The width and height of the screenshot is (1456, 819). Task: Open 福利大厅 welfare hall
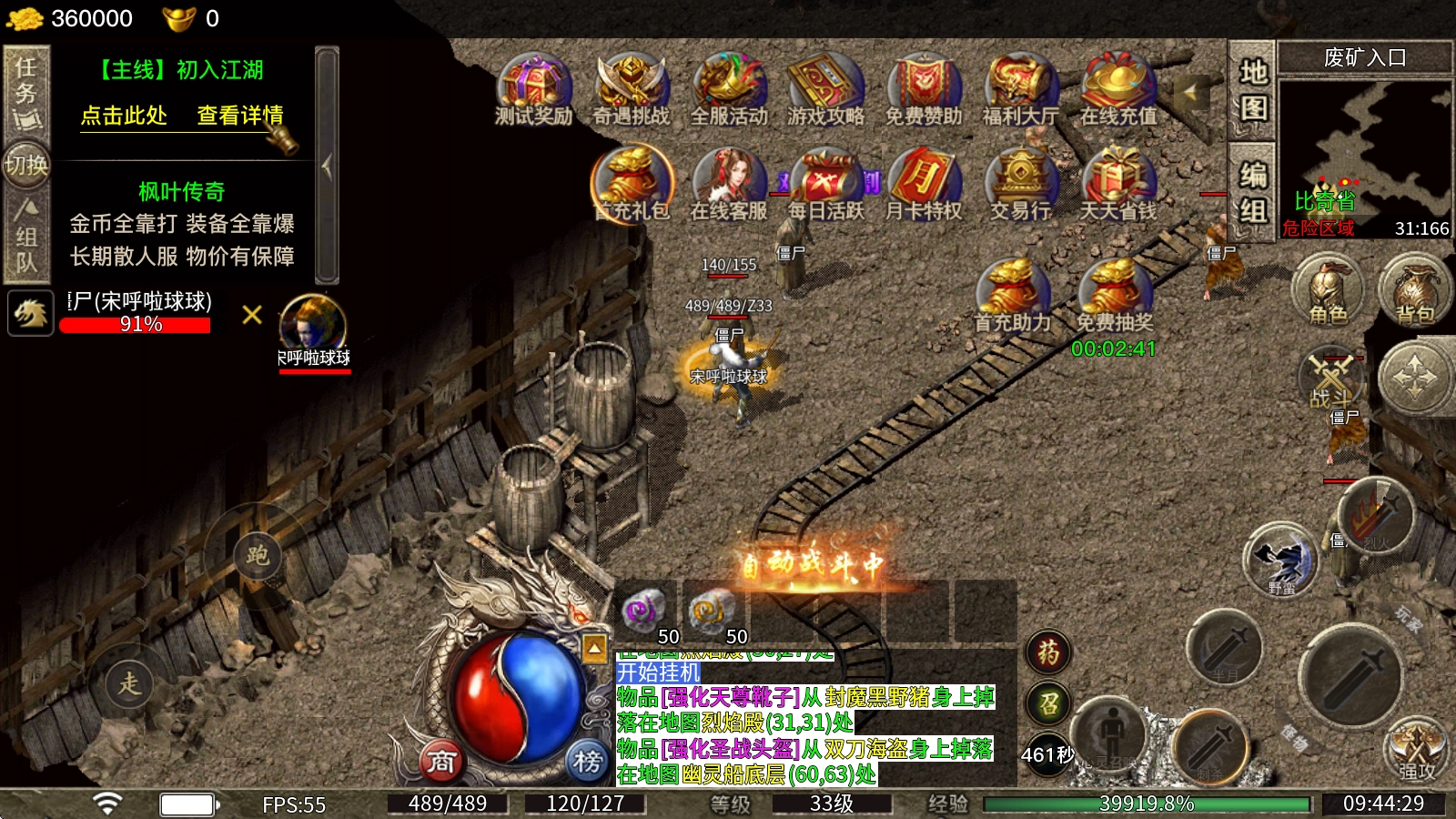(x=1020, y=89)
